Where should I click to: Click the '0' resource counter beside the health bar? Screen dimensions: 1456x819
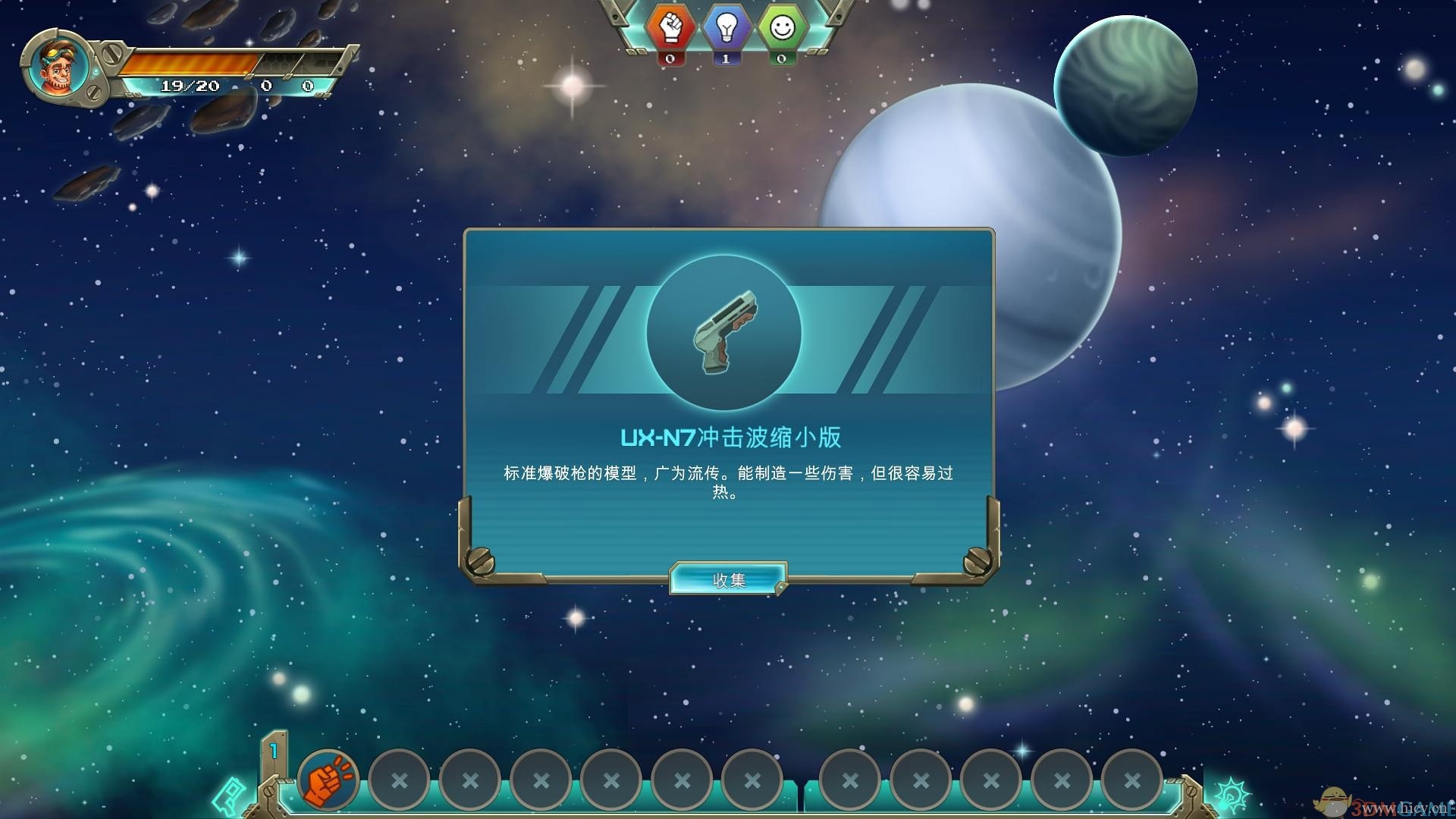tap(265, 86)
